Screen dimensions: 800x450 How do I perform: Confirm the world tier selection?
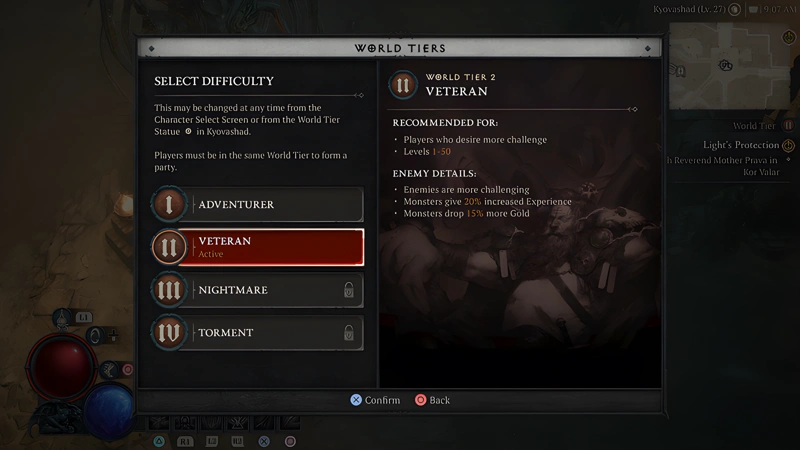[375, 400]
